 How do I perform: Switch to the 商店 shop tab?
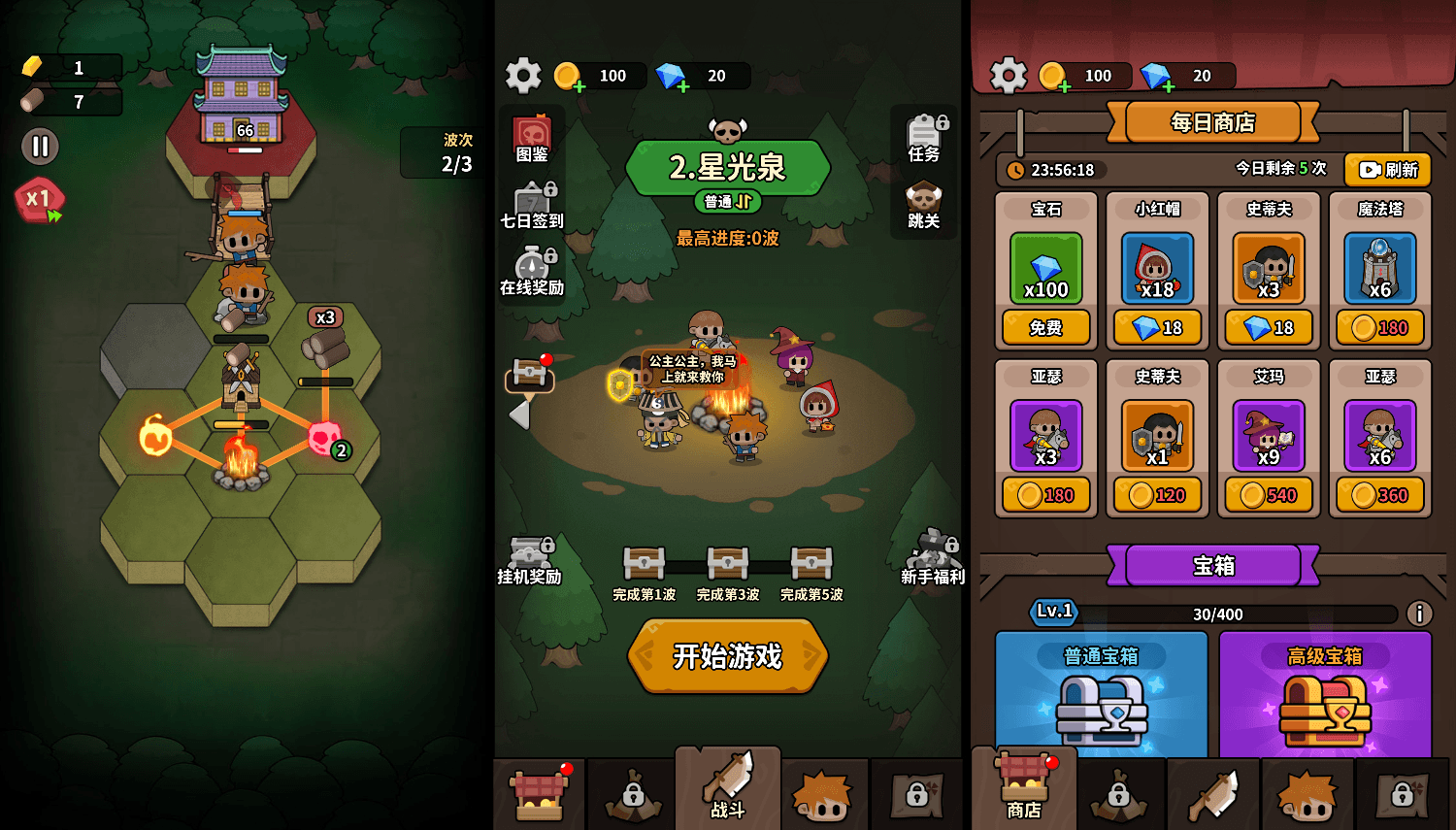[x=1026, y=791]
